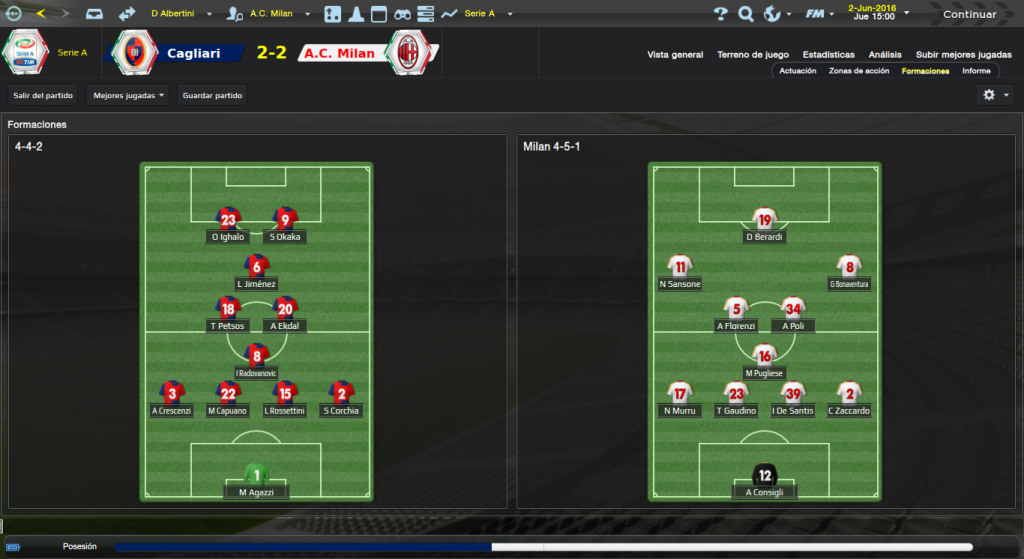The height and width of the screenshot is (559, 1024).
Task: Select Milan forward D Berardi number 19
Action: (x=765, y=220)
